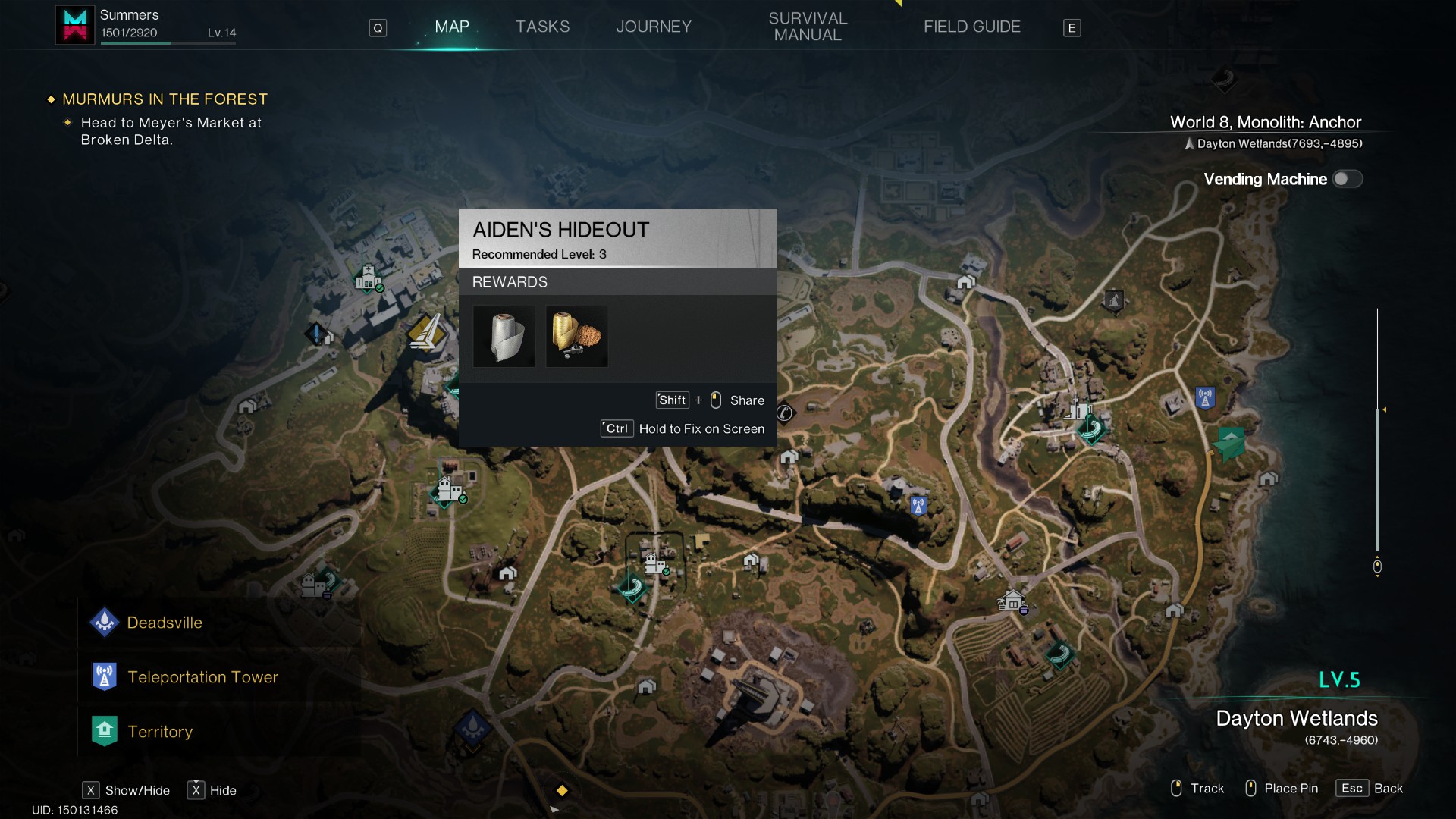
Task: Switch to the Tasks tab
Action: (x=542, y=27)
